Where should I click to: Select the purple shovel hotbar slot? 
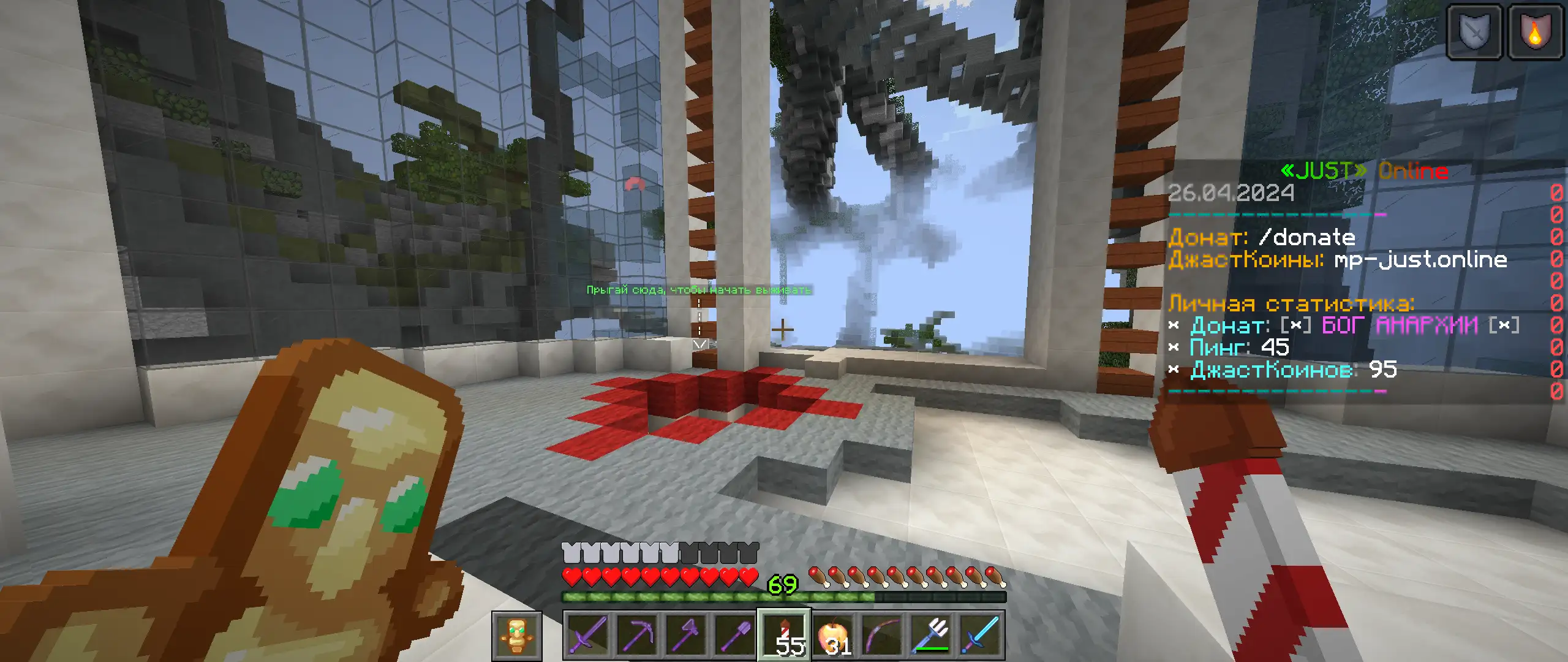point(735,635)
